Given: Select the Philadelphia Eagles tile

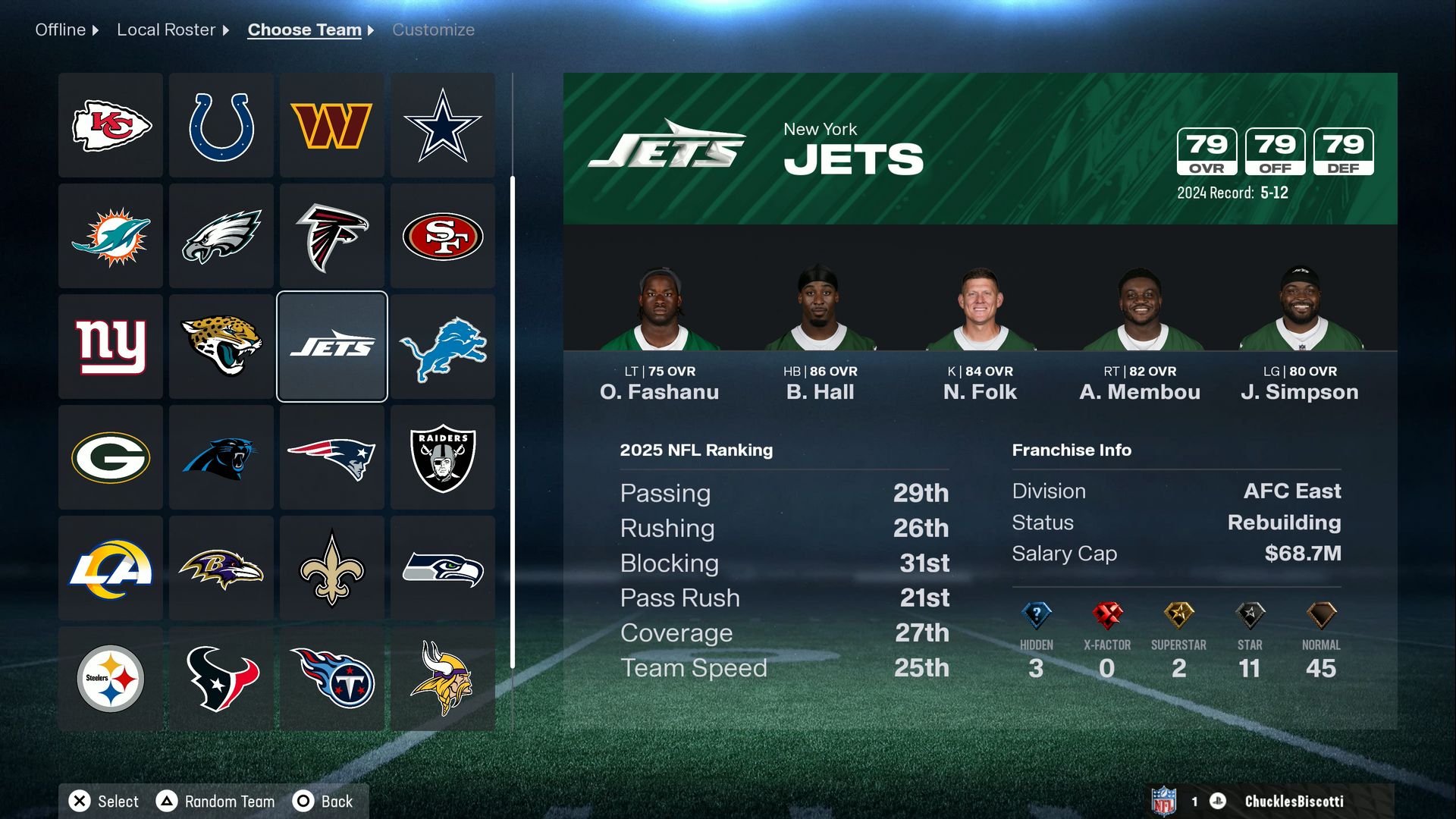Looking at the screenshot, I should (x=221, y=236).
